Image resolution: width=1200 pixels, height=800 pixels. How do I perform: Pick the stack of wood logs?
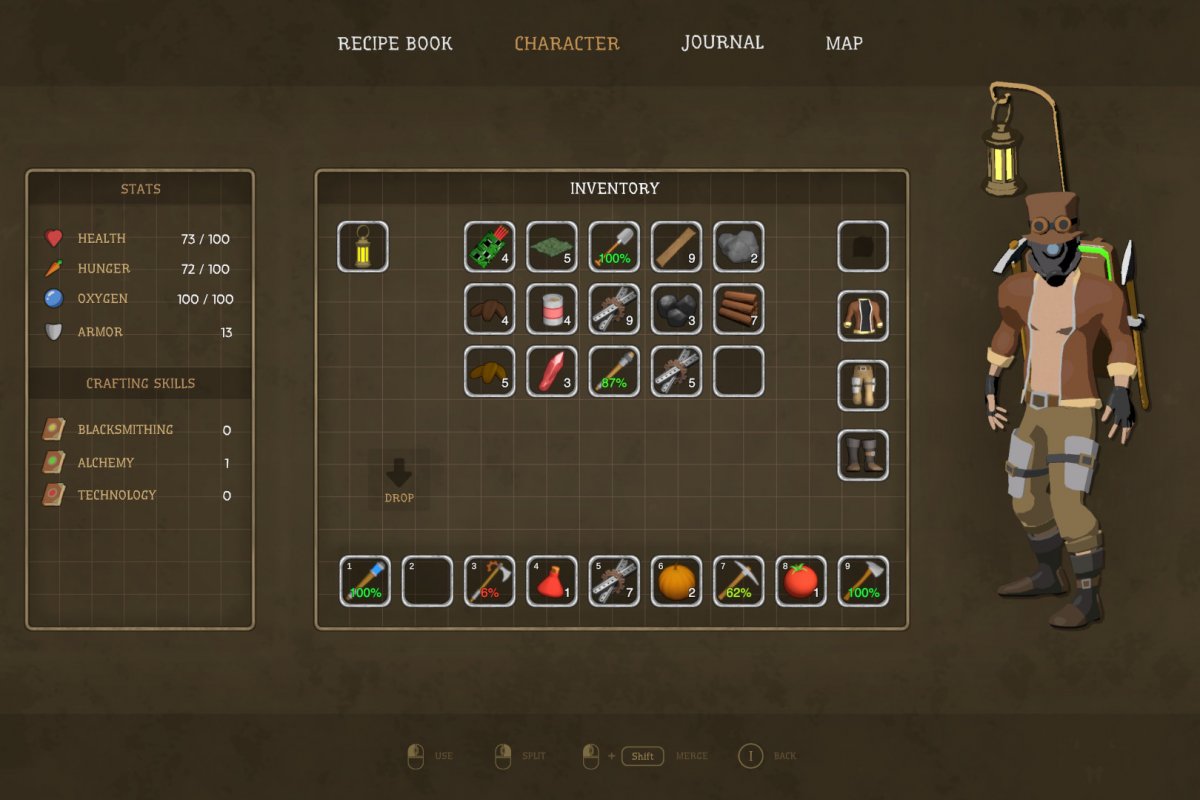(739, 309)
